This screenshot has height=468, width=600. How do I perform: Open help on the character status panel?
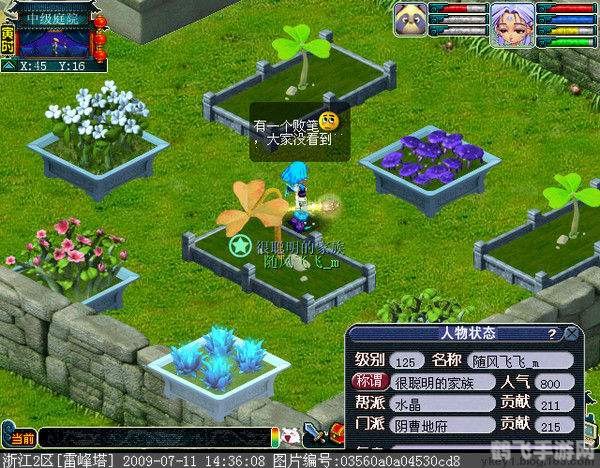551,334
